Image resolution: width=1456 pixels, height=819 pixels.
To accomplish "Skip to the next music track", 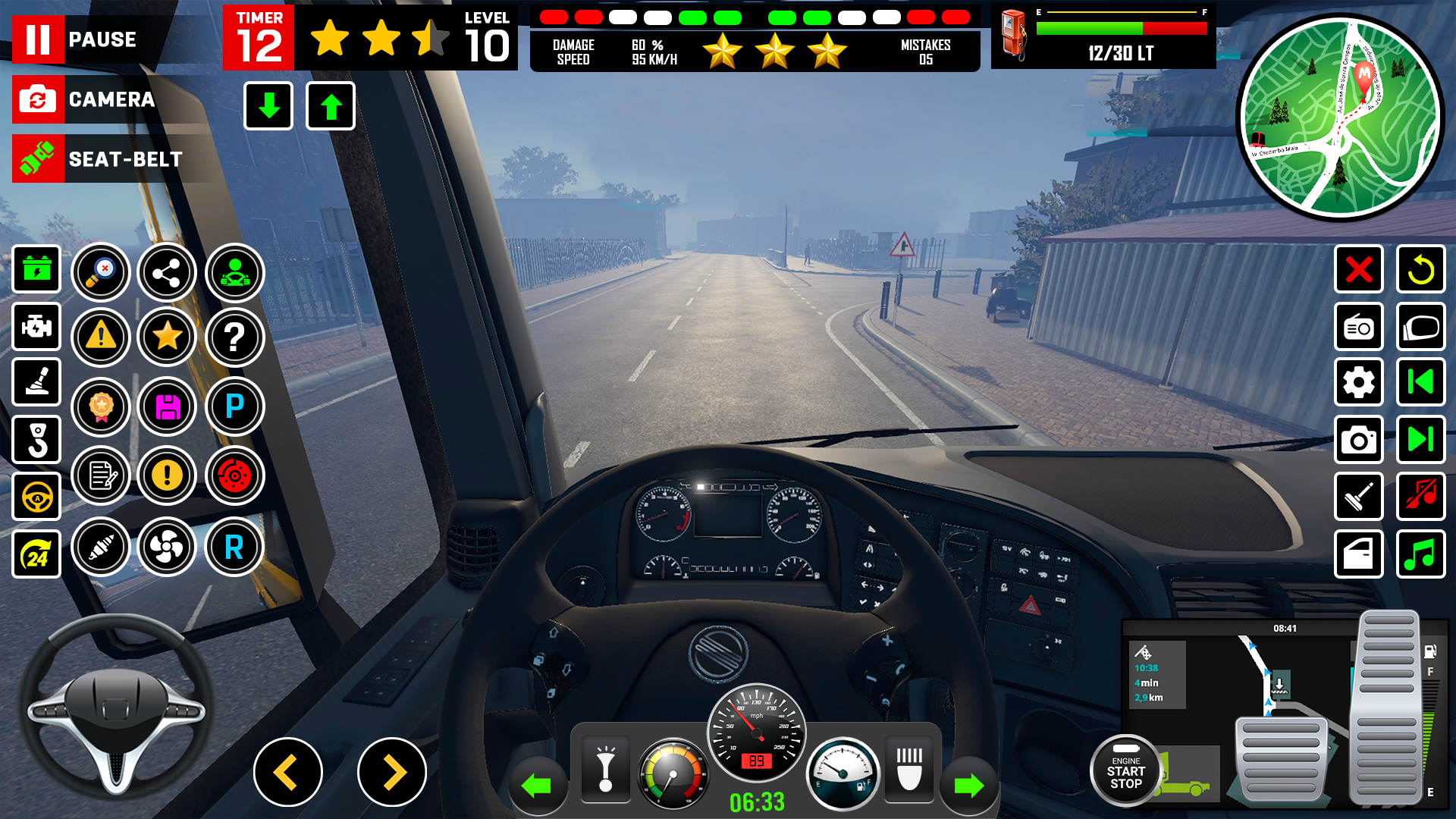I will coord(1420,440).
